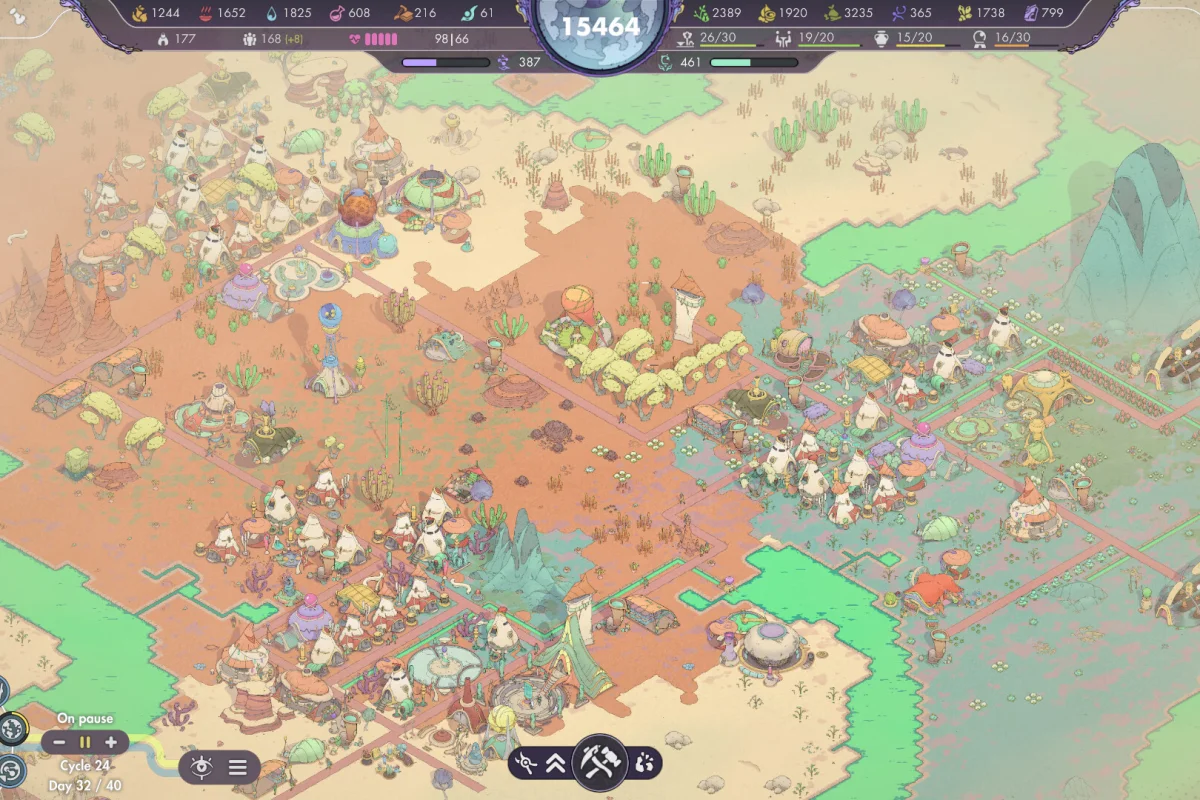The height and width of the screenshot is (800, 1200).
Task: Click the circular arrows cycle icon
Action: [x=12, y=770]
